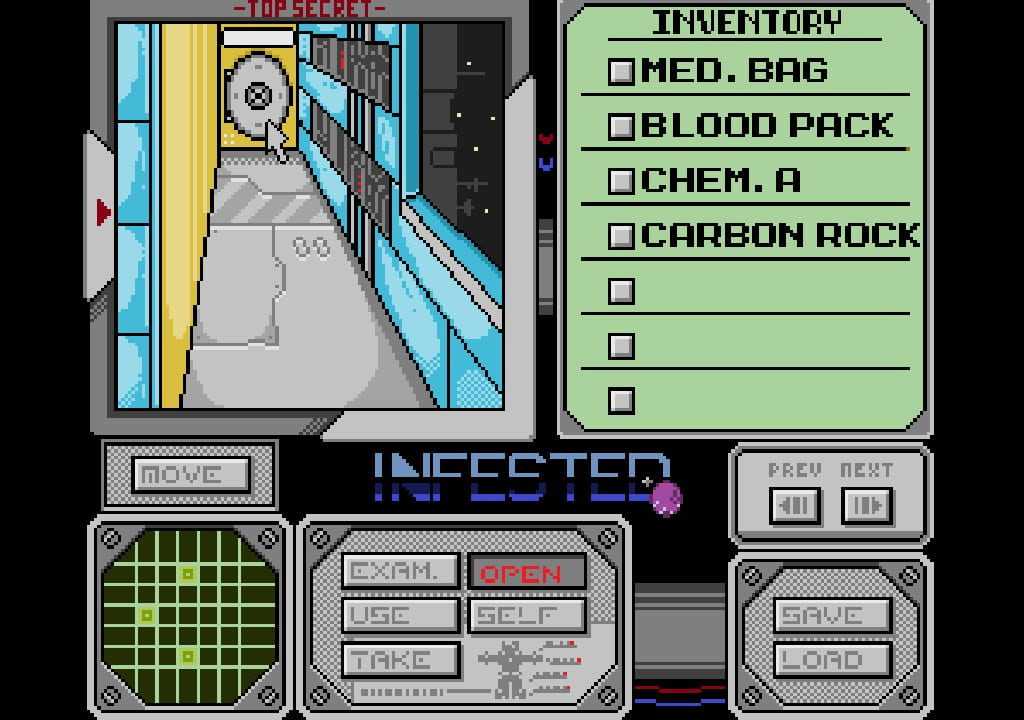Pick CHEM. A in the inventory list
This screenshot has height=720, width=1024.
click(720, 181)
